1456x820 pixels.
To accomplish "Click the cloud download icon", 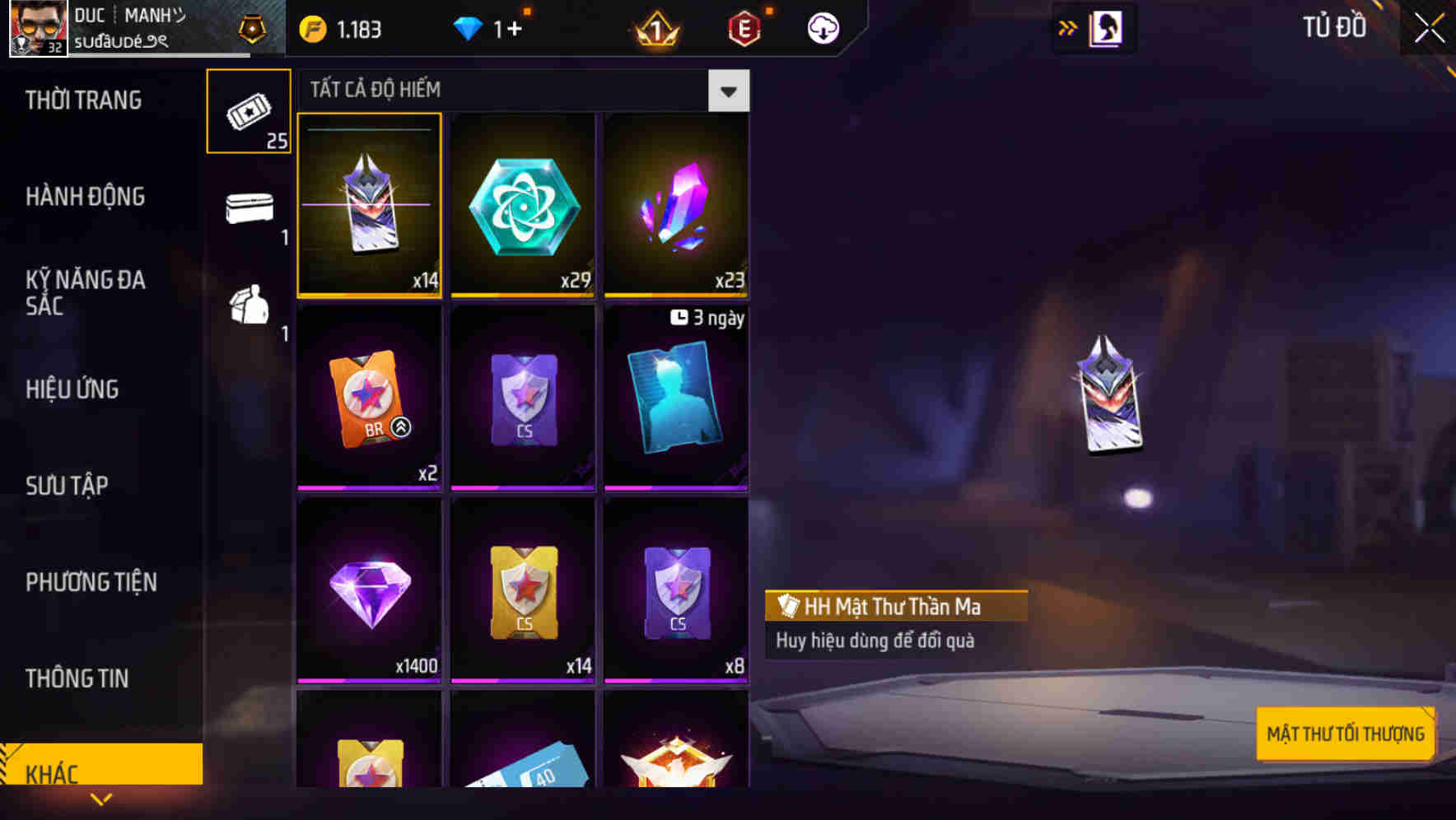I will pos(820,29).
